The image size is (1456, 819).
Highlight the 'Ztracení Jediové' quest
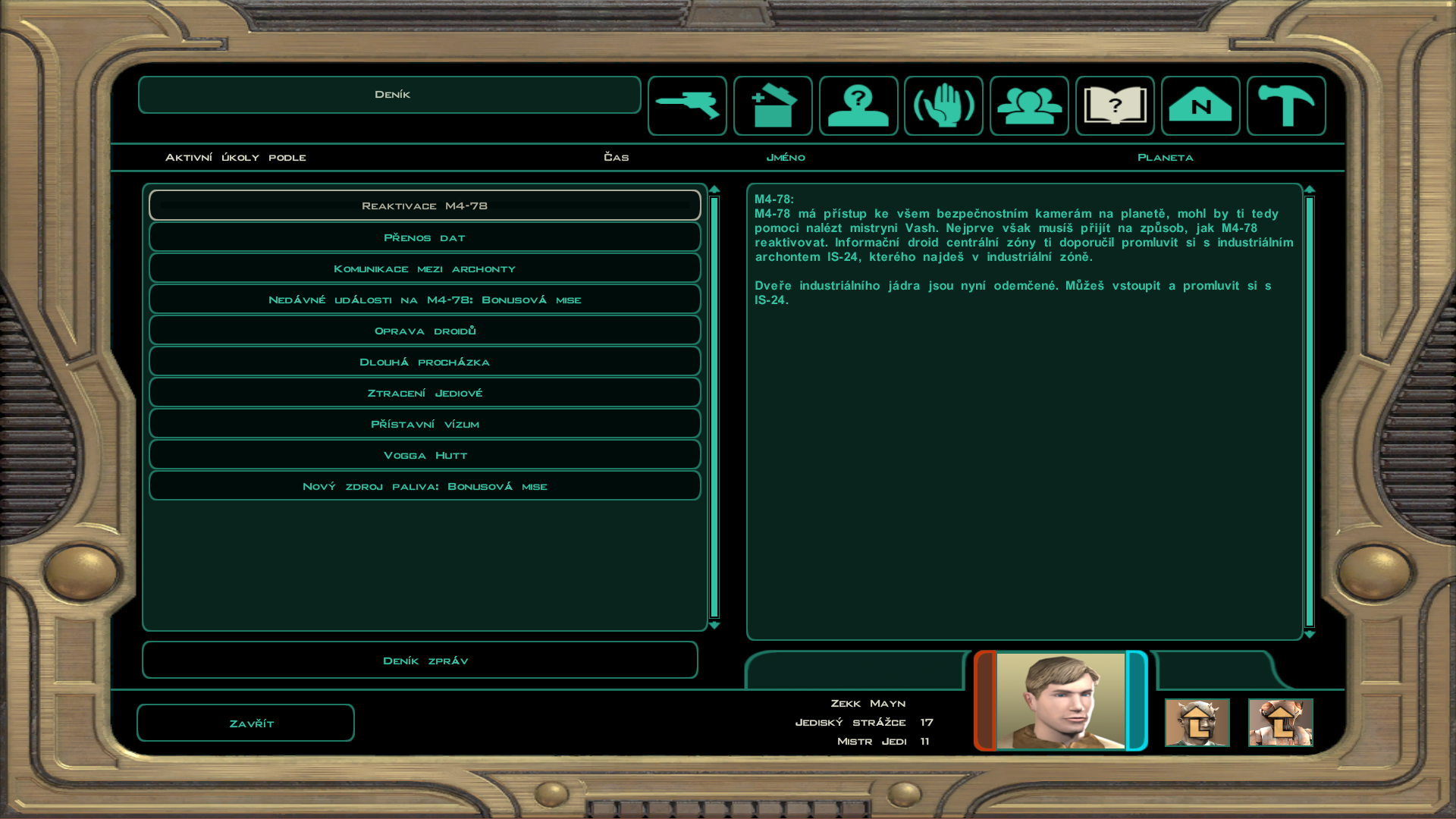tap(425, 392)
